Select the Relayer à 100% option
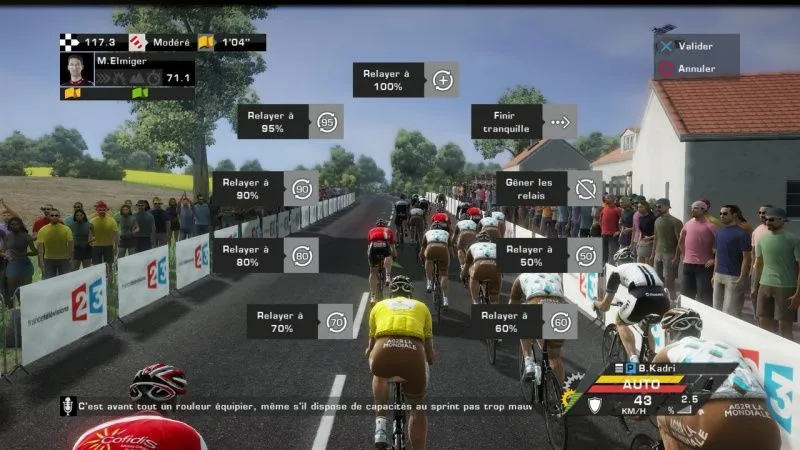The width and height of the screenshot is (800, 450). (405, 80)
